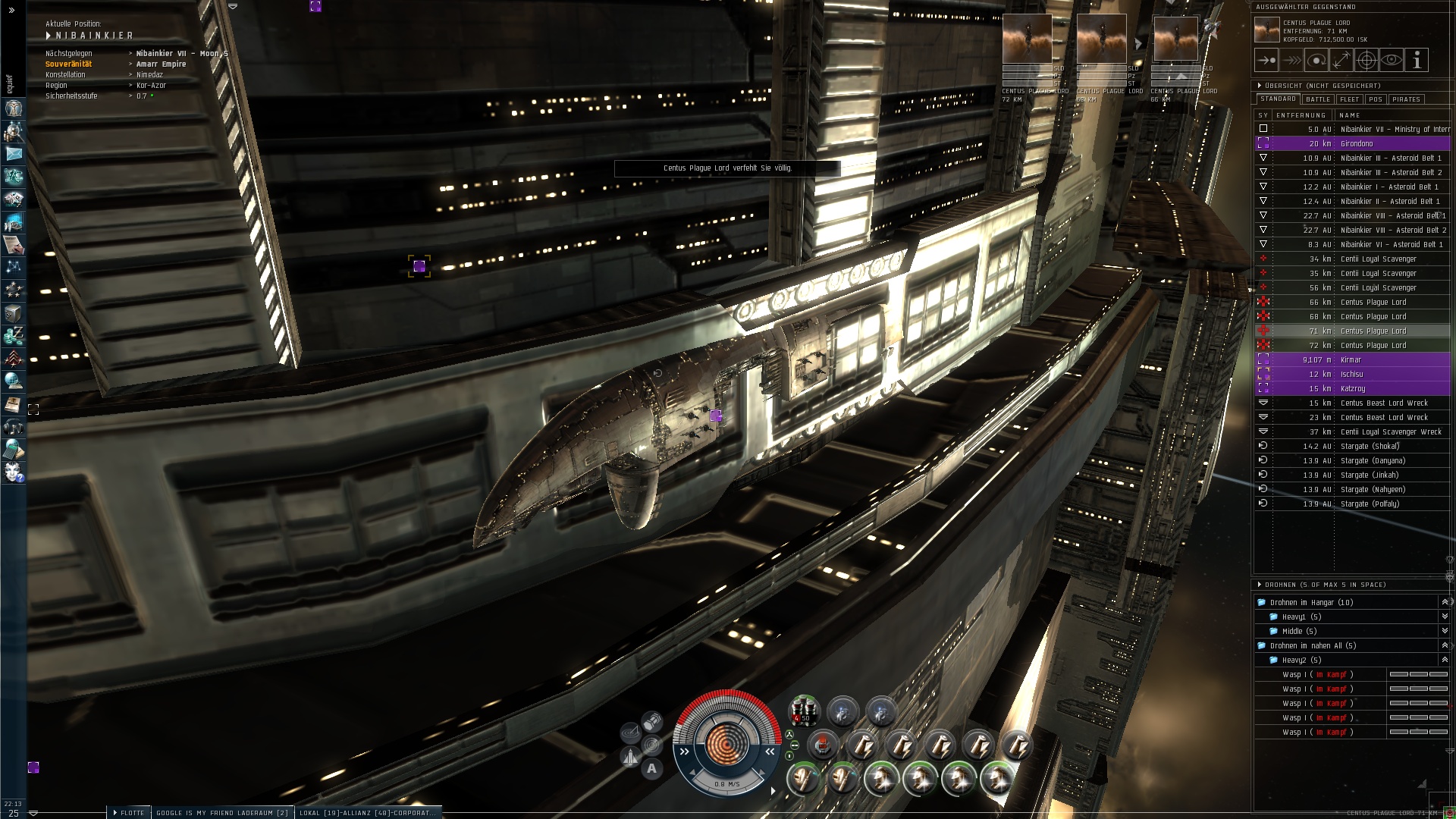This screenshot has width=1456, height=819.
Task: Open the wallet icon with coins and Z
Action: tap(14, 335)
